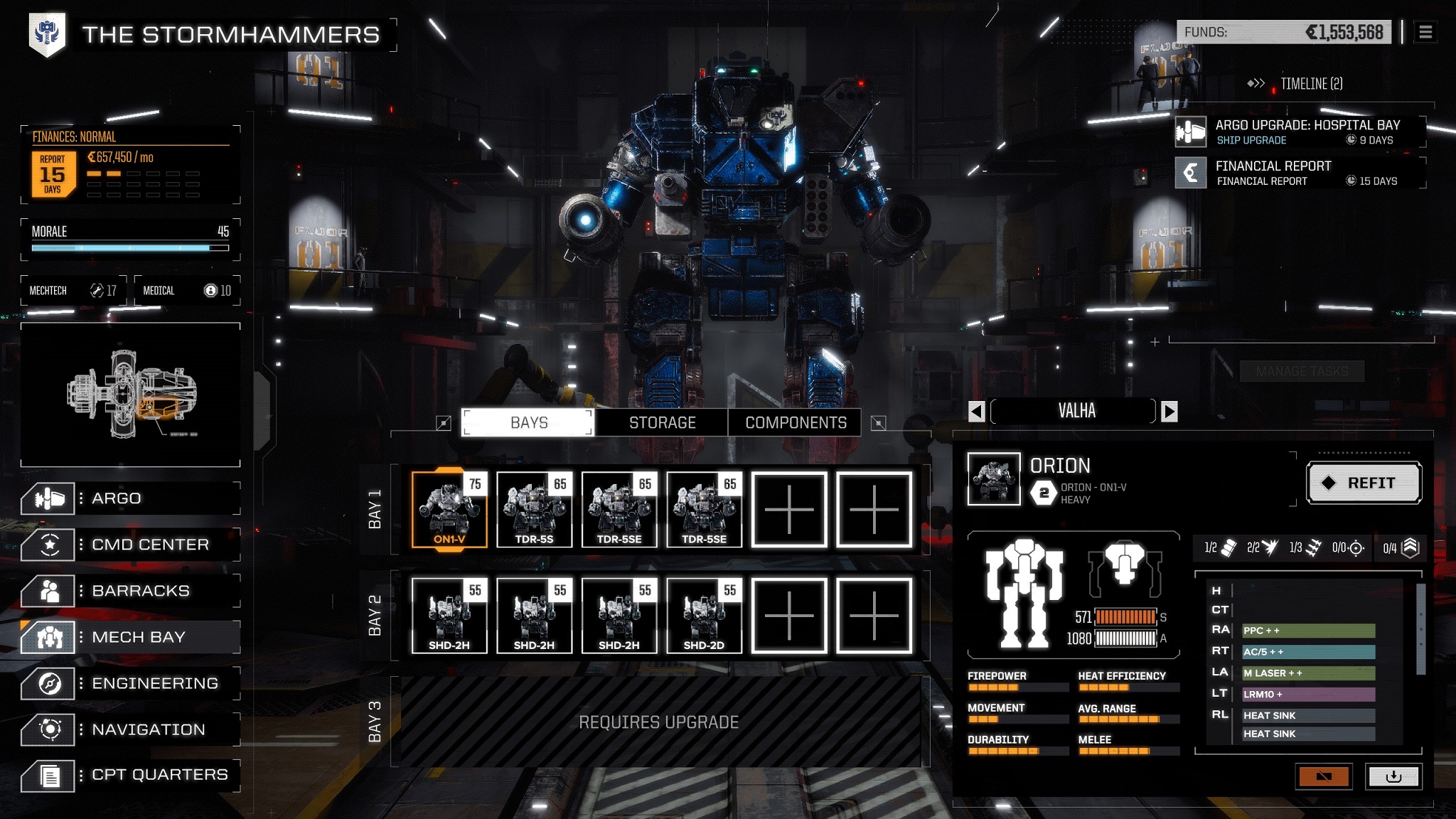Switch to the COMPONENTS tab
Screen dimensions: 1456x819
click(794, 422)
